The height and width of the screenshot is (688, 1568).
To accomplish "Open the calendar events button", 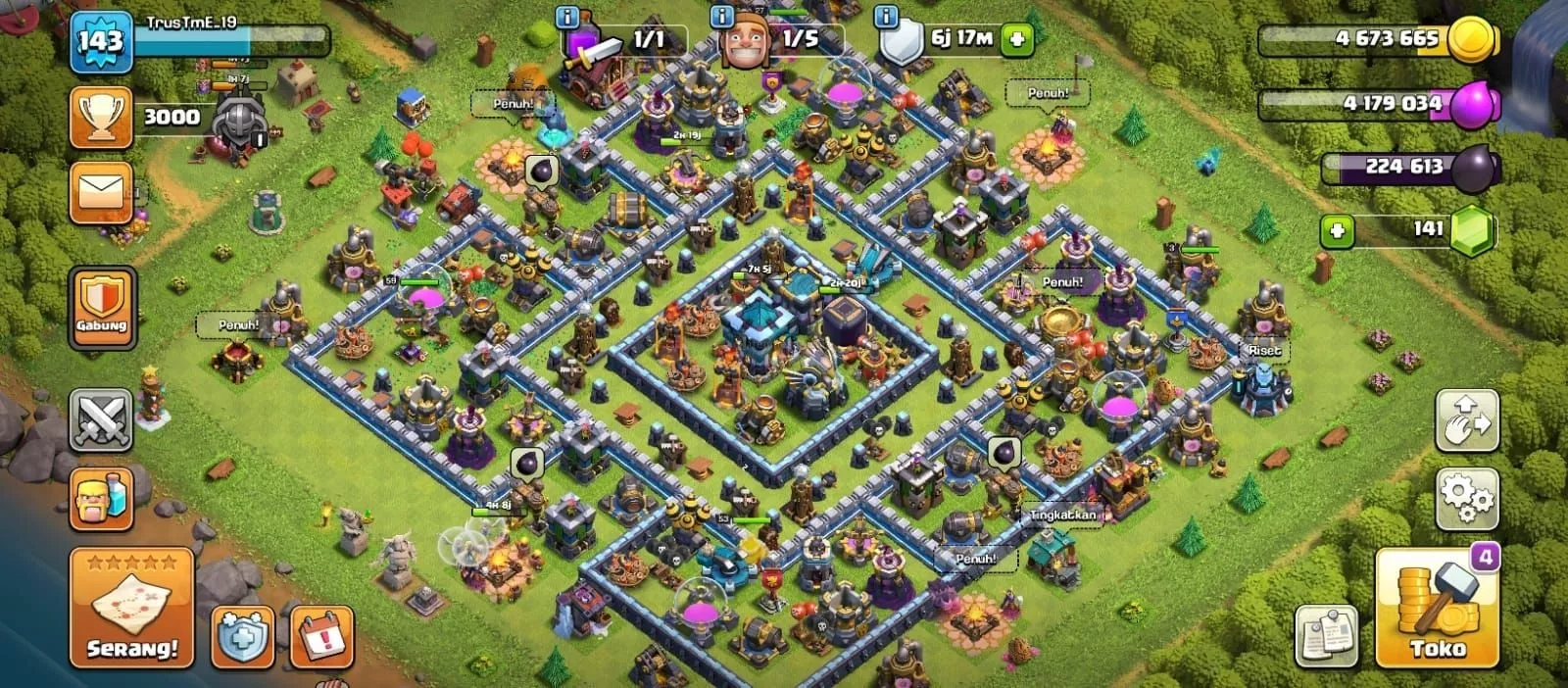I will tap(322, 638).
